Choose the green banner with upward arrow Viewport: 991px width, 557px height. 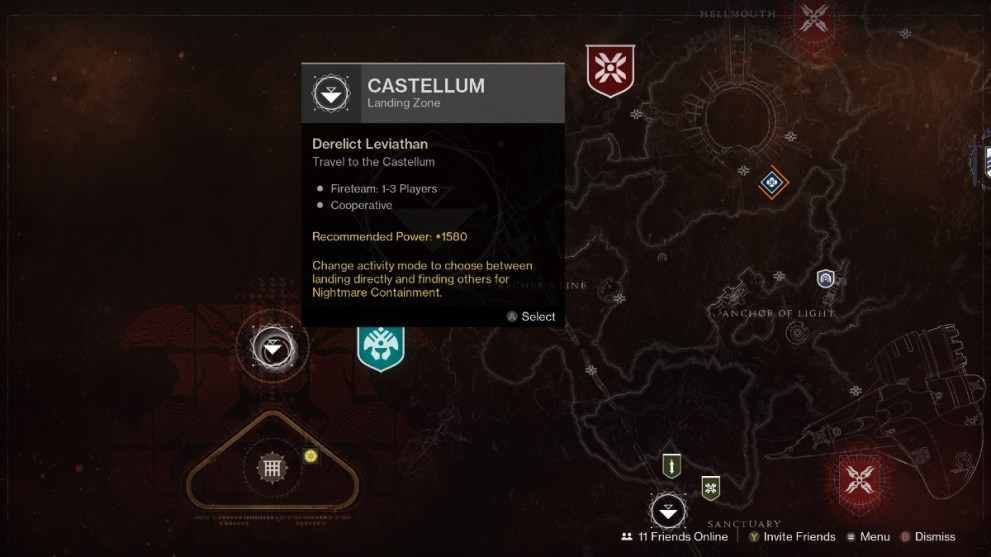[x=671, y=465]
